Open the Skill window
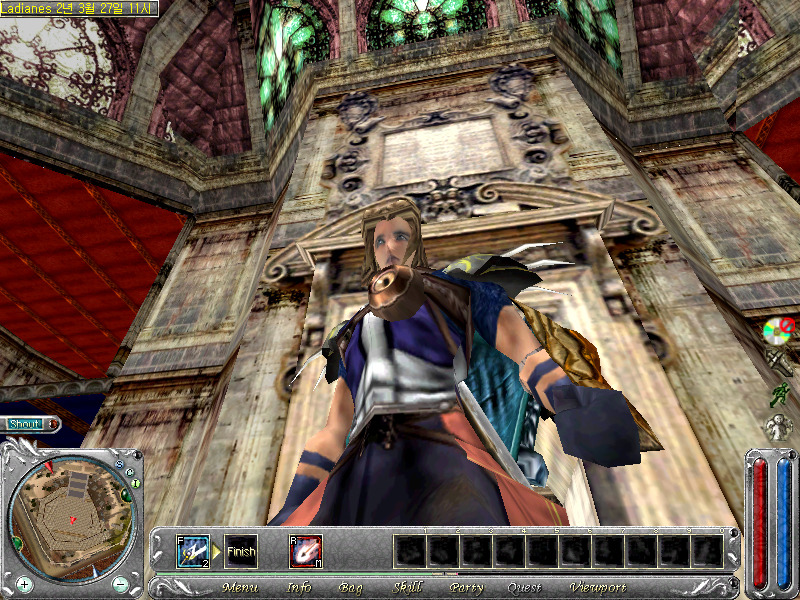The height and width of the screenshot is (600, 800). click(407, 587)
